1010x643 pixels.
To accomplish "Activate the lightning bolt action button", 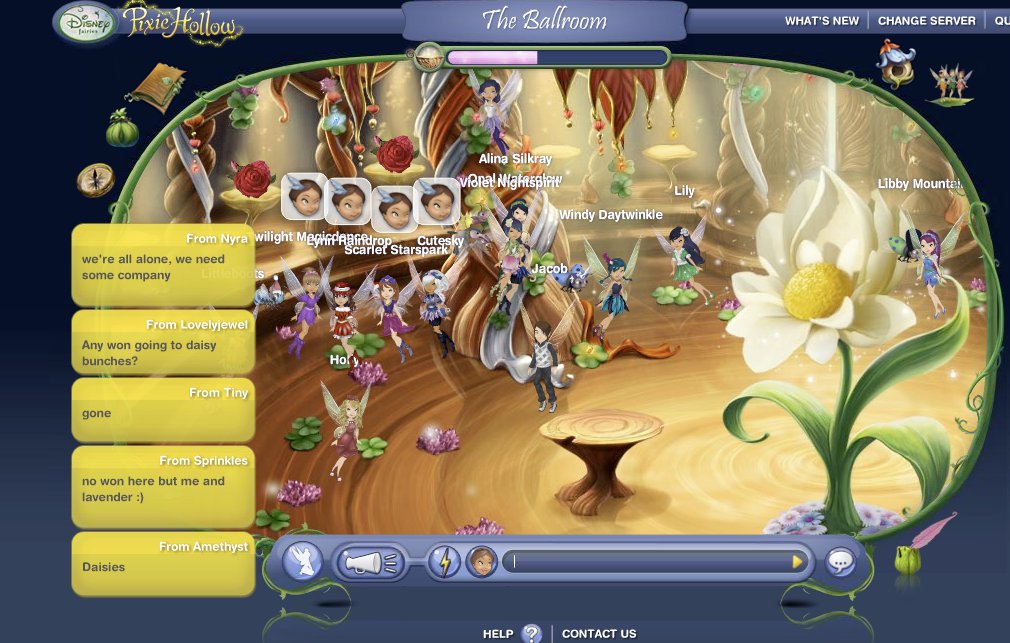I will pos(444,562).
